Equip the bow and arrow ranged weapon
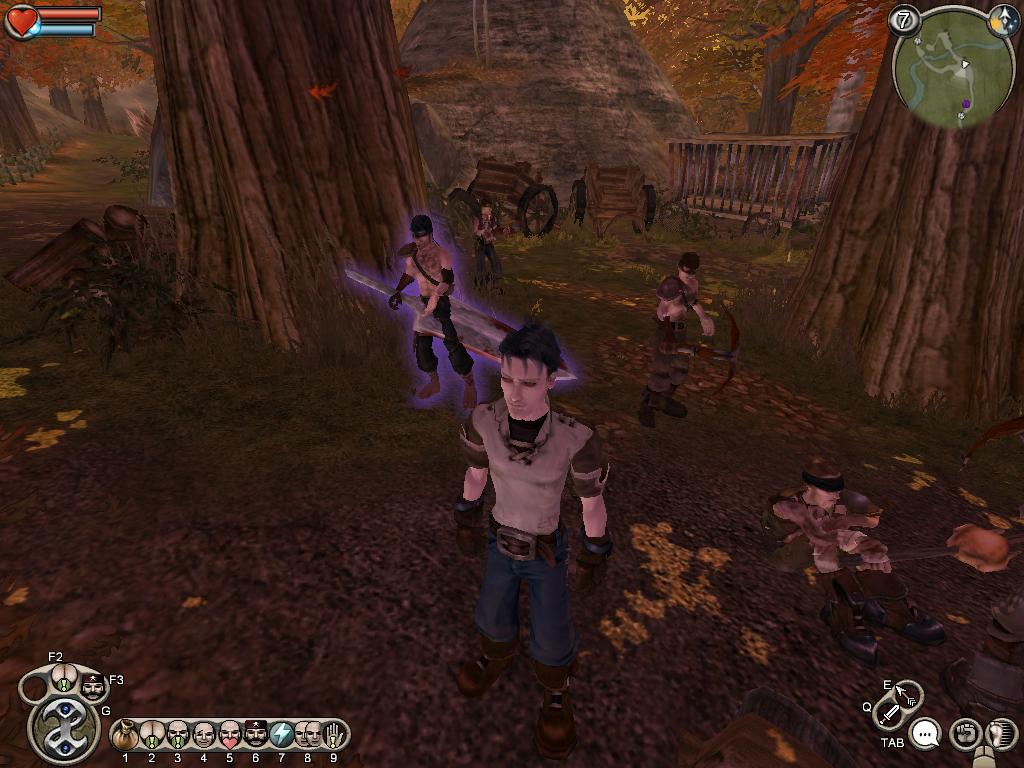 (908, 694)
